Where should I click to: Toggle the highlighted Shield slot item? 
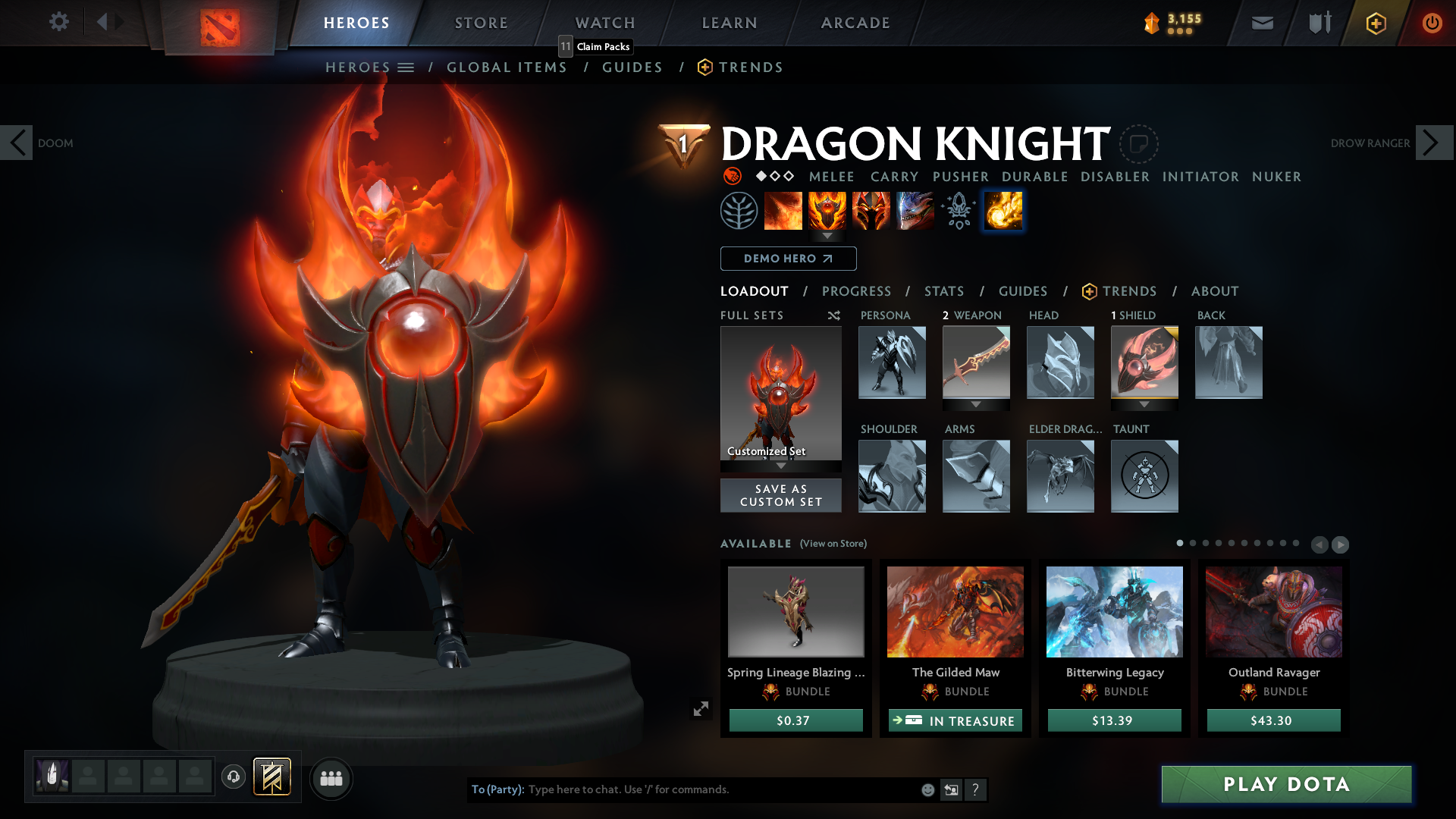pos(1144,362)
